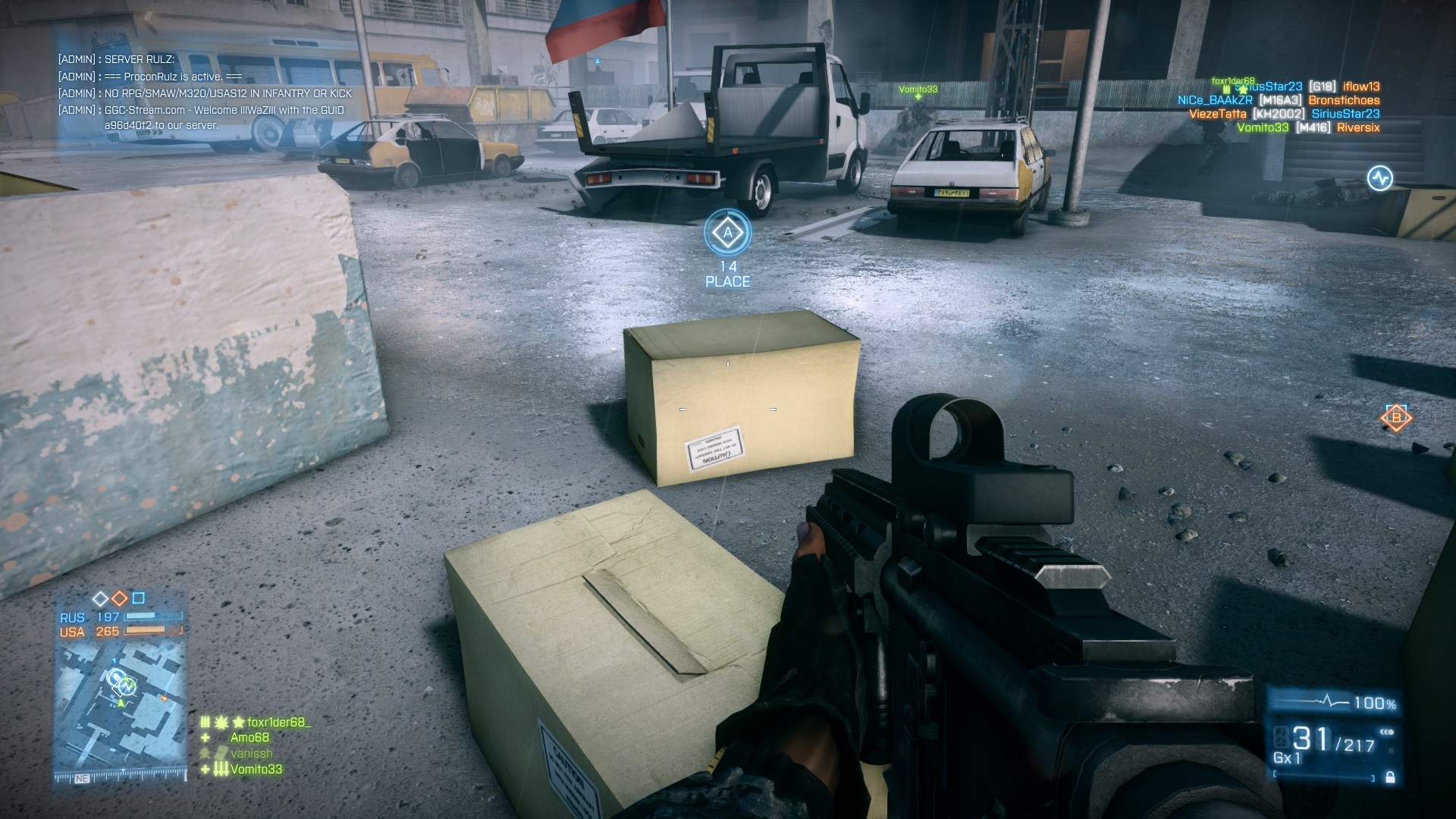1456x819 pixels.
Task: Click the Vomito33 teammate name tag
Action: coord(918,89)
